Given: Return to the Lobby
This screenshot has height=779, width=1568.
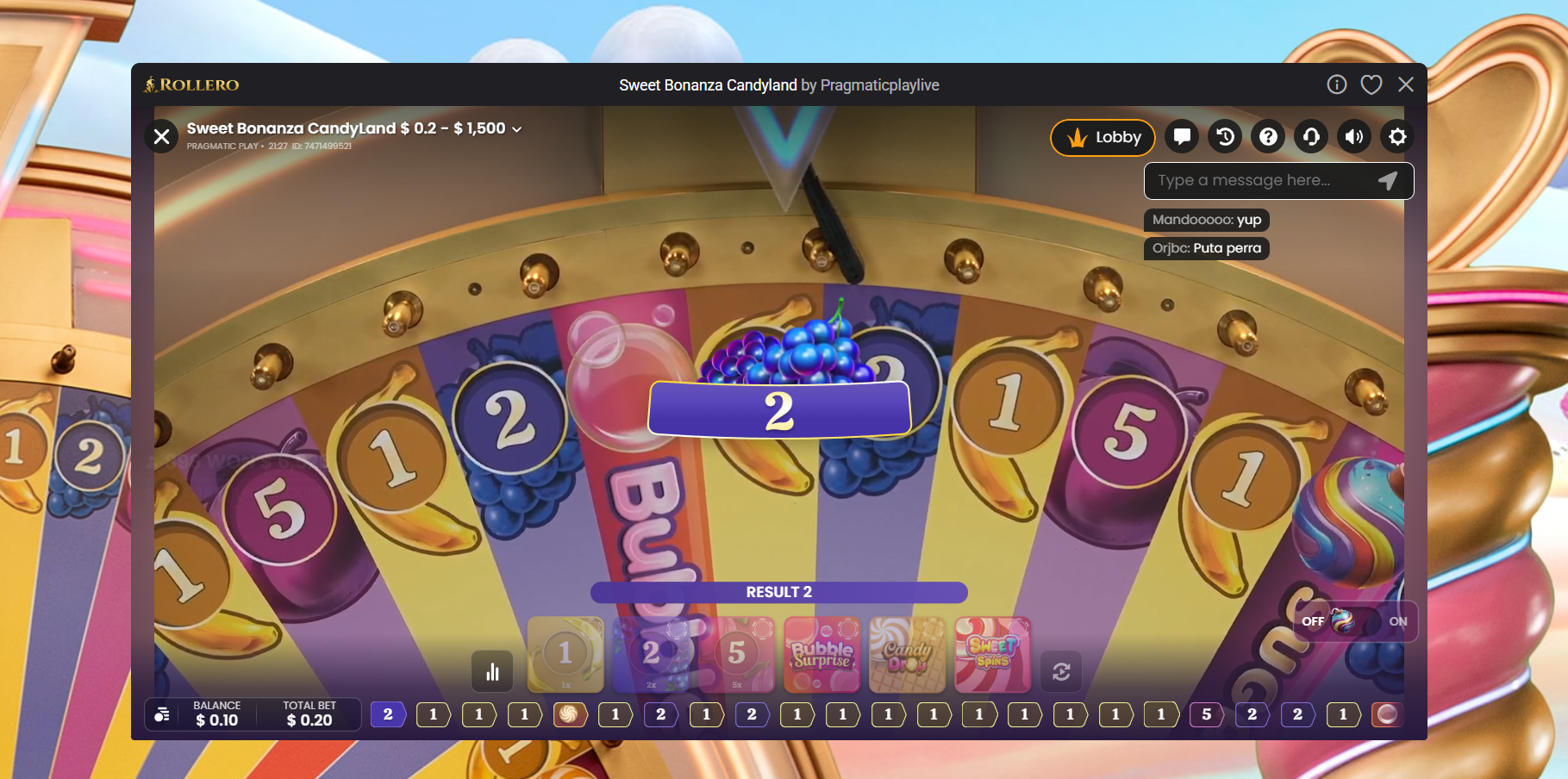Looking at the screenshot, I should point(1103,137).
